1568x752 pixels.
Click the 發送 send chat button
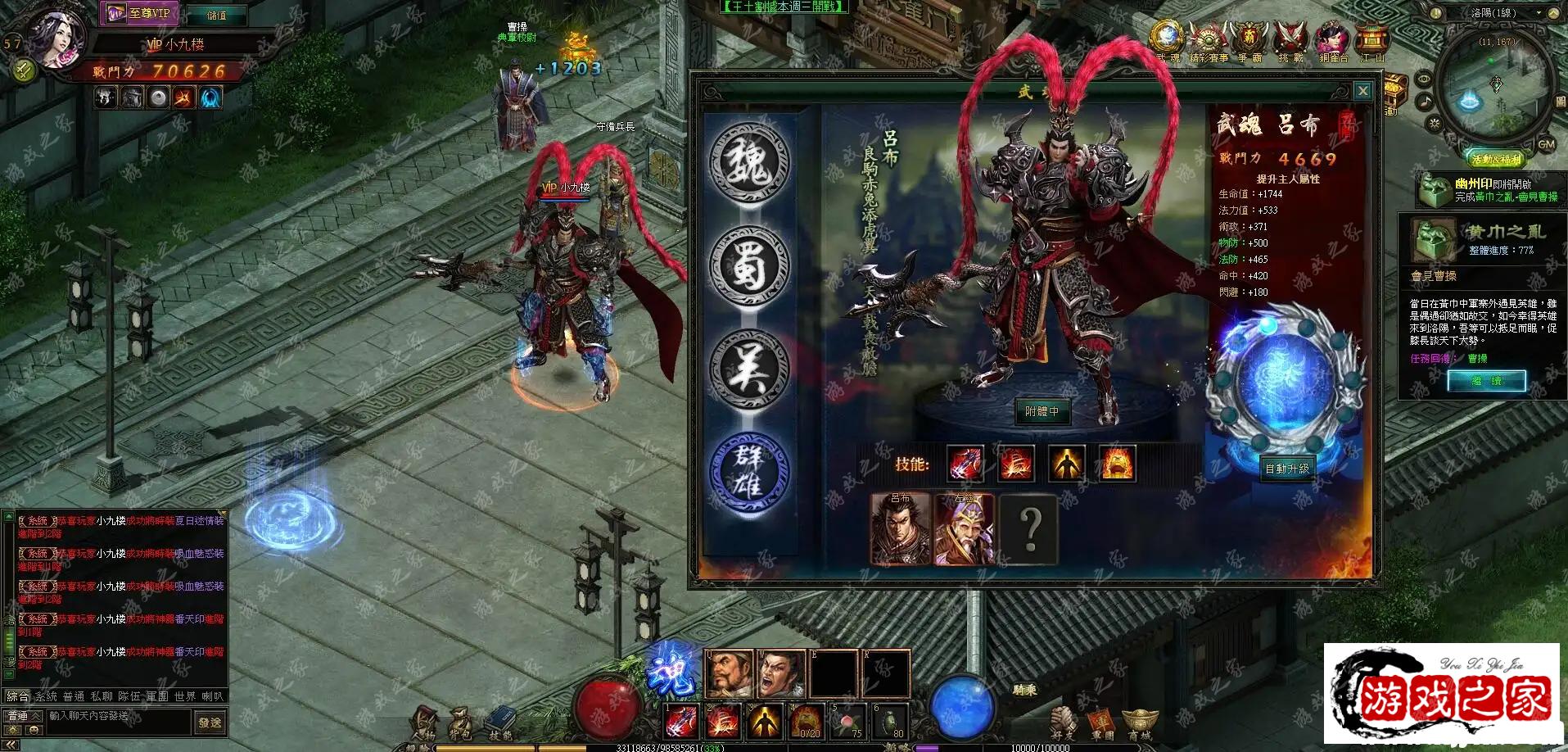tap(210, 722)
